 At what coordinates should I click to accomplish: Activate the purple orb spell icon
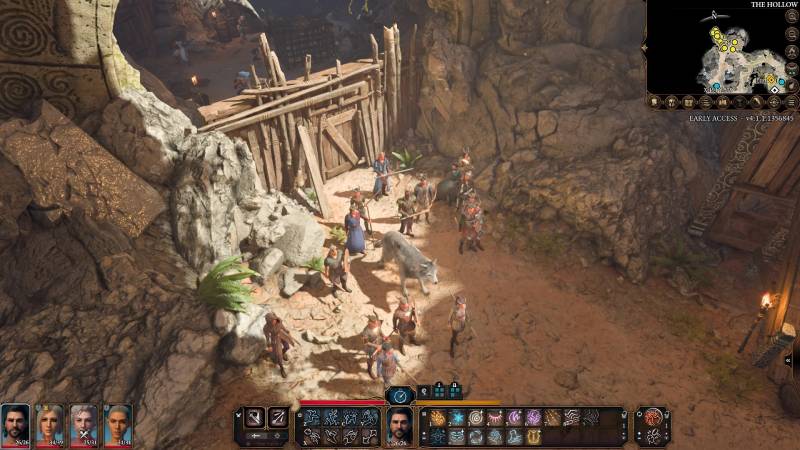coord(533,417)
